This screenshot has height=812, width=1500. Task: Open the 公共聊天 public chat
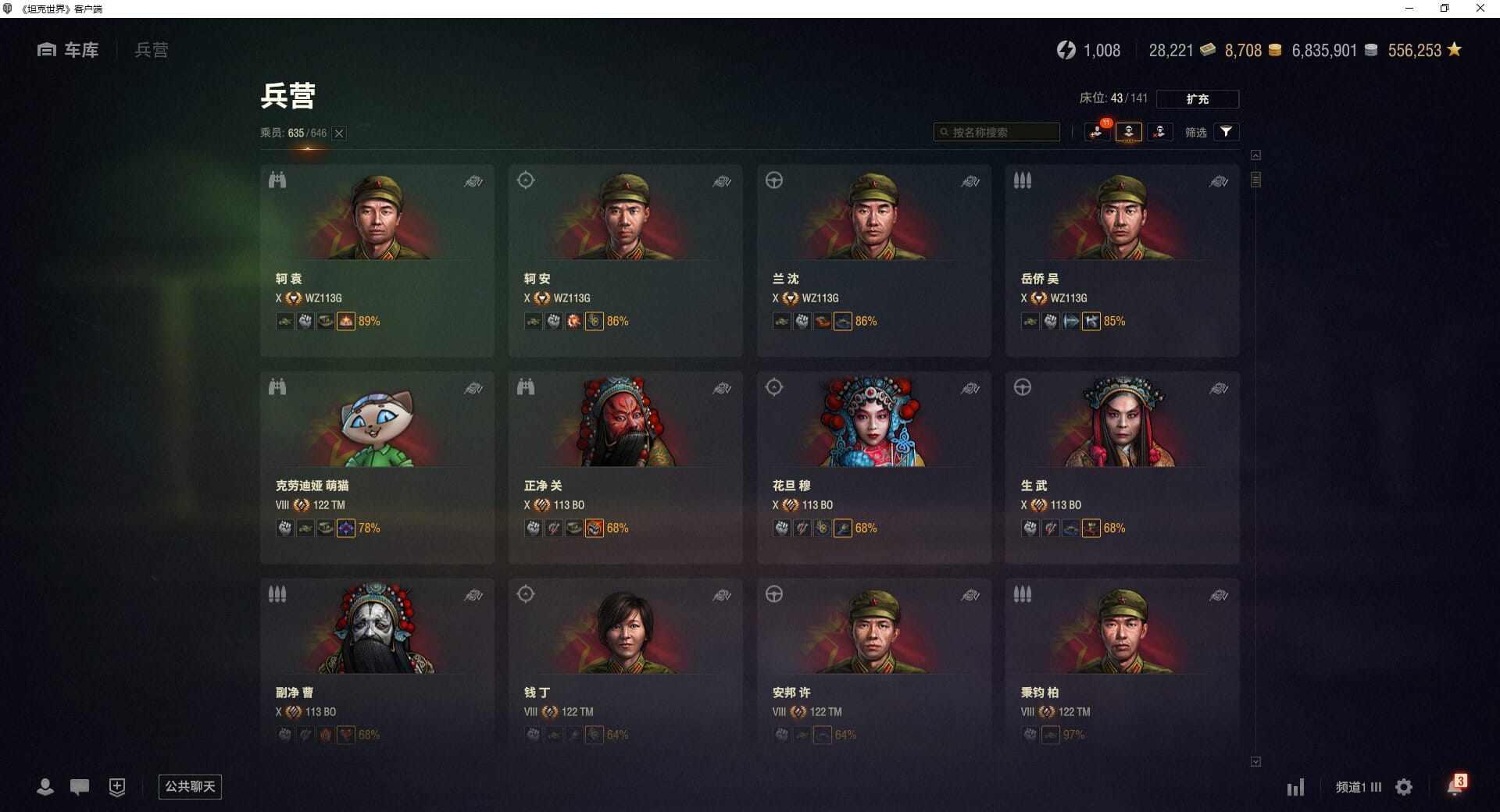tap(190, 786)
